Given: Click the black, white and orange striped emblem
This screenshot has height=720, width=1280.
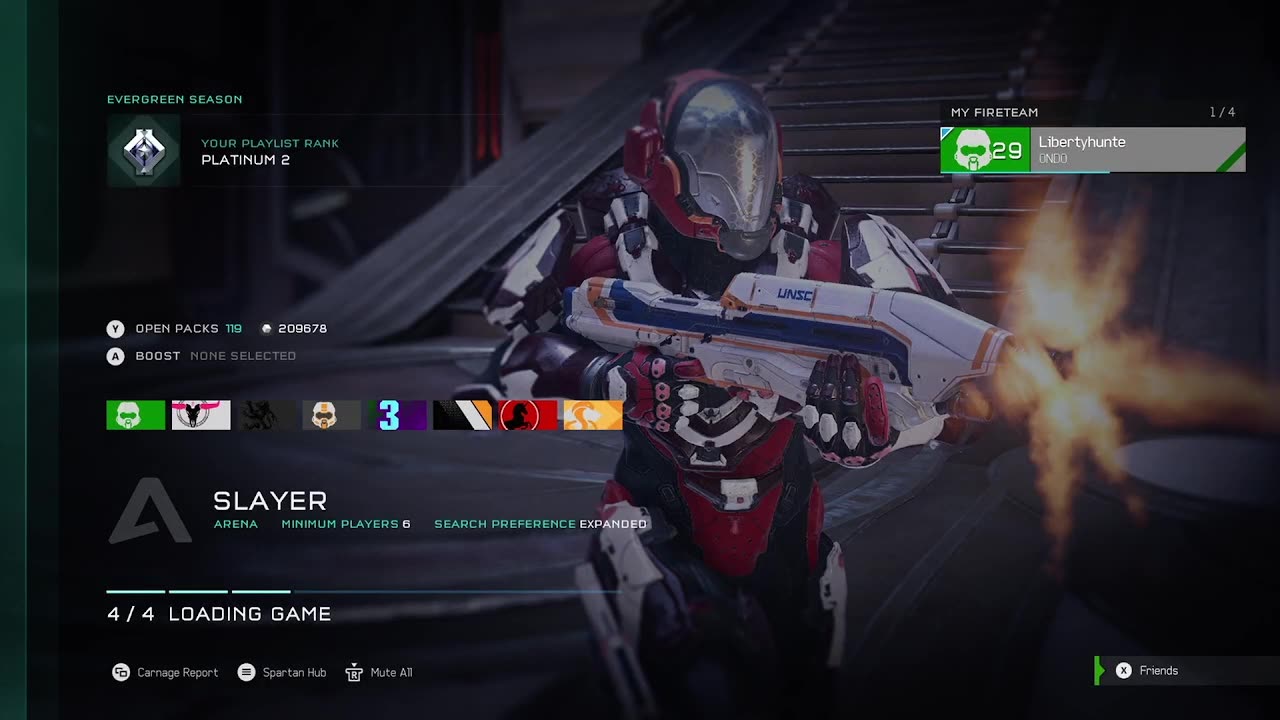Looking at the screenshot, I should click(x=463, y=415).
